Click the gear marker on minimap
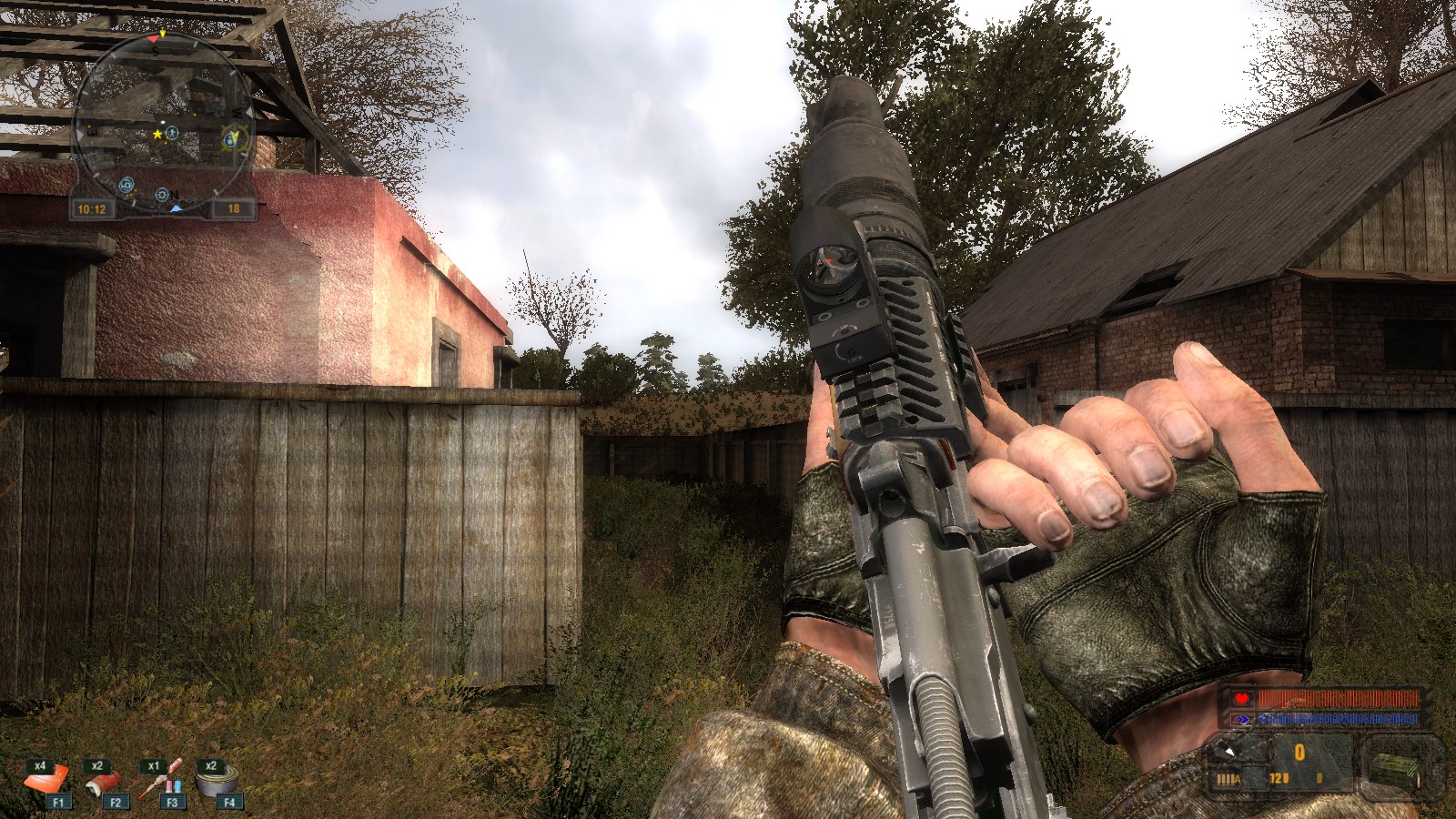1456x819 pixels. (162, 195)
